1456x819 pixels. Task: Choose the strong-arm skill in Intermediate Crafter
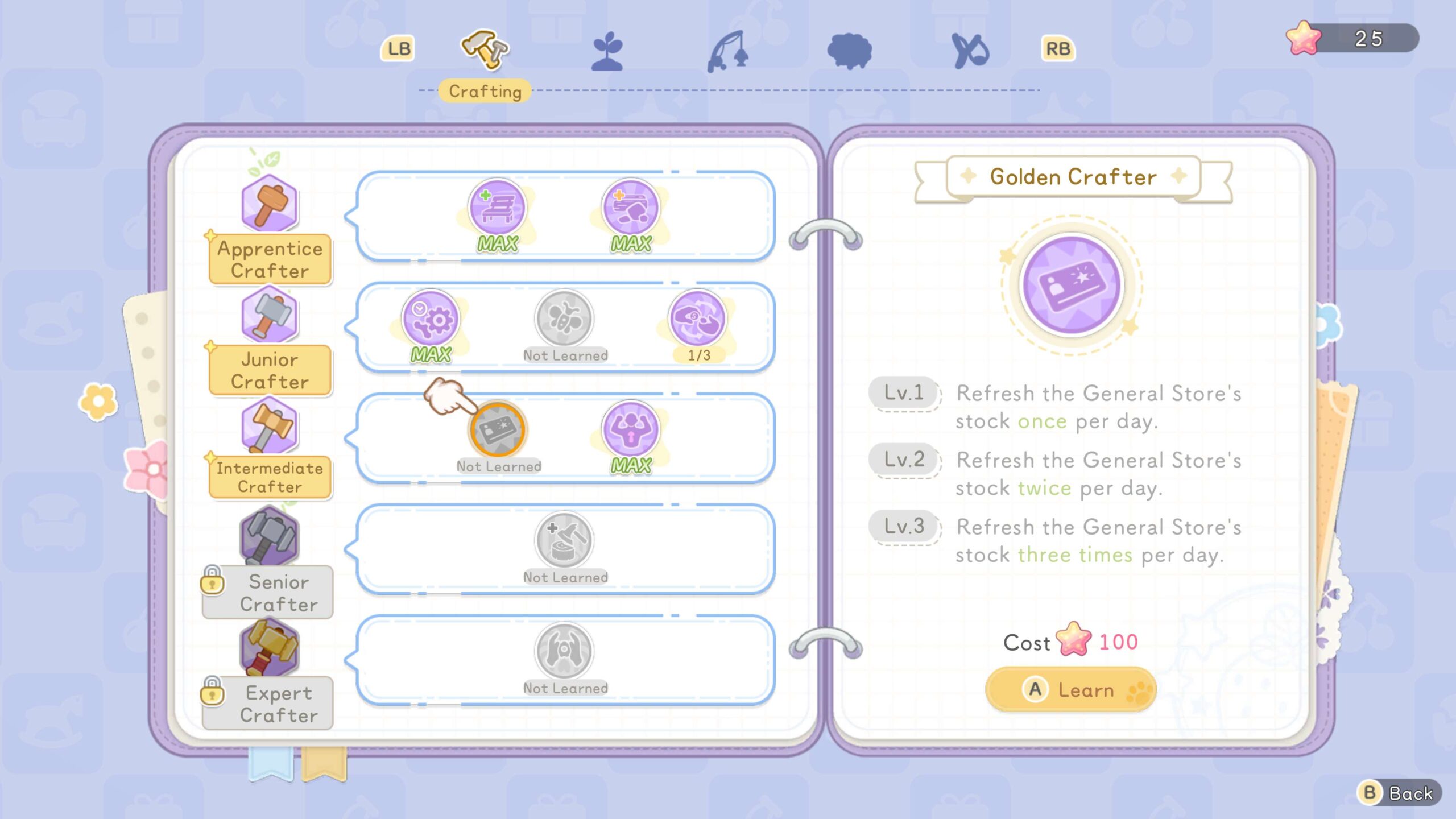[x=631, y=429]
